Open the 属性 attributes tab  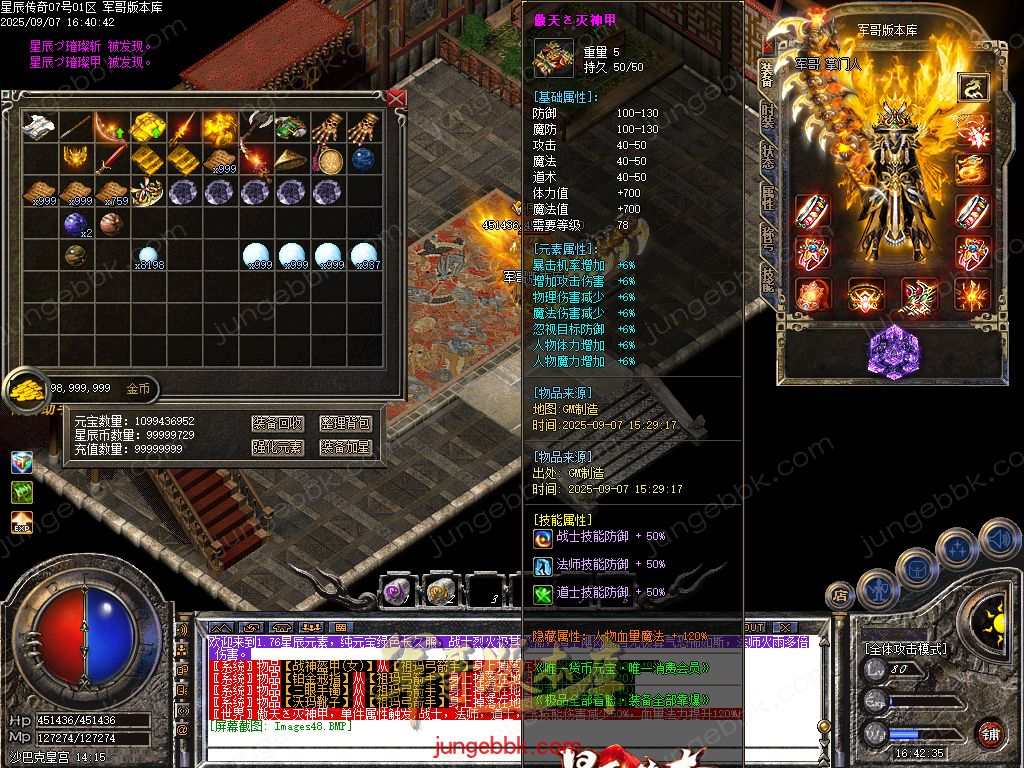click(x=767, y=197)
